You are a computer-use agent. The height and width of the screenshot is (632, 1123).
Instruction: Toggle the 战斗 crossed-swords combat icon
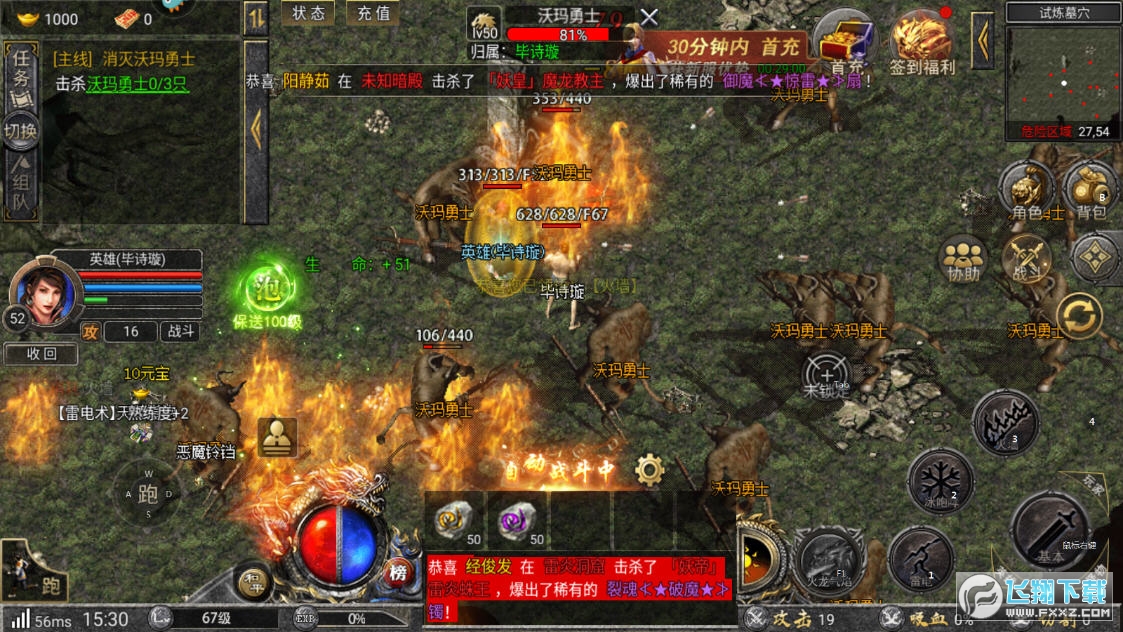tap(1027, 258)
